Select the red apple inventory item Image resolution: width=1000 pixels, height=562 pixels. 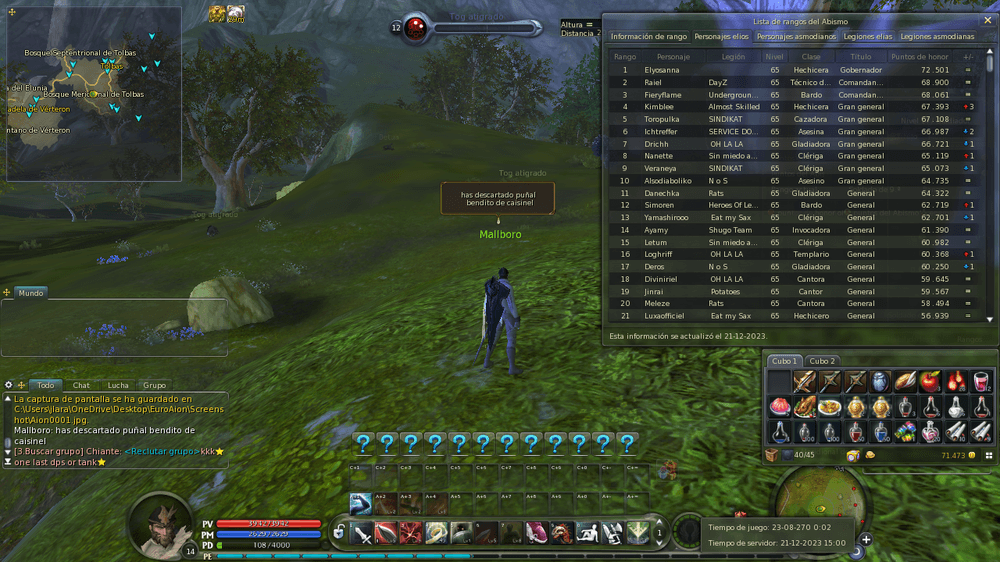coord(929,382)
